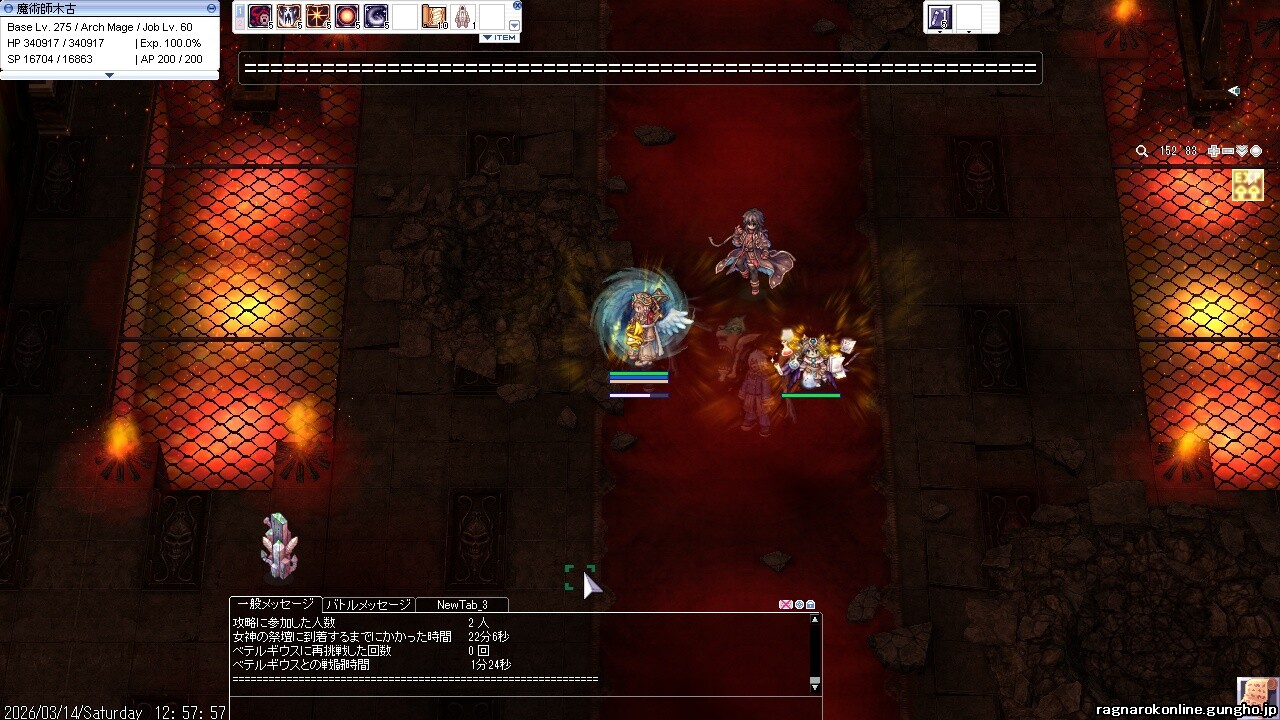This screenshot has height=720, width=1280.
Task: Select the staff skill in the top-right bar
Action: tap(940, 16)
